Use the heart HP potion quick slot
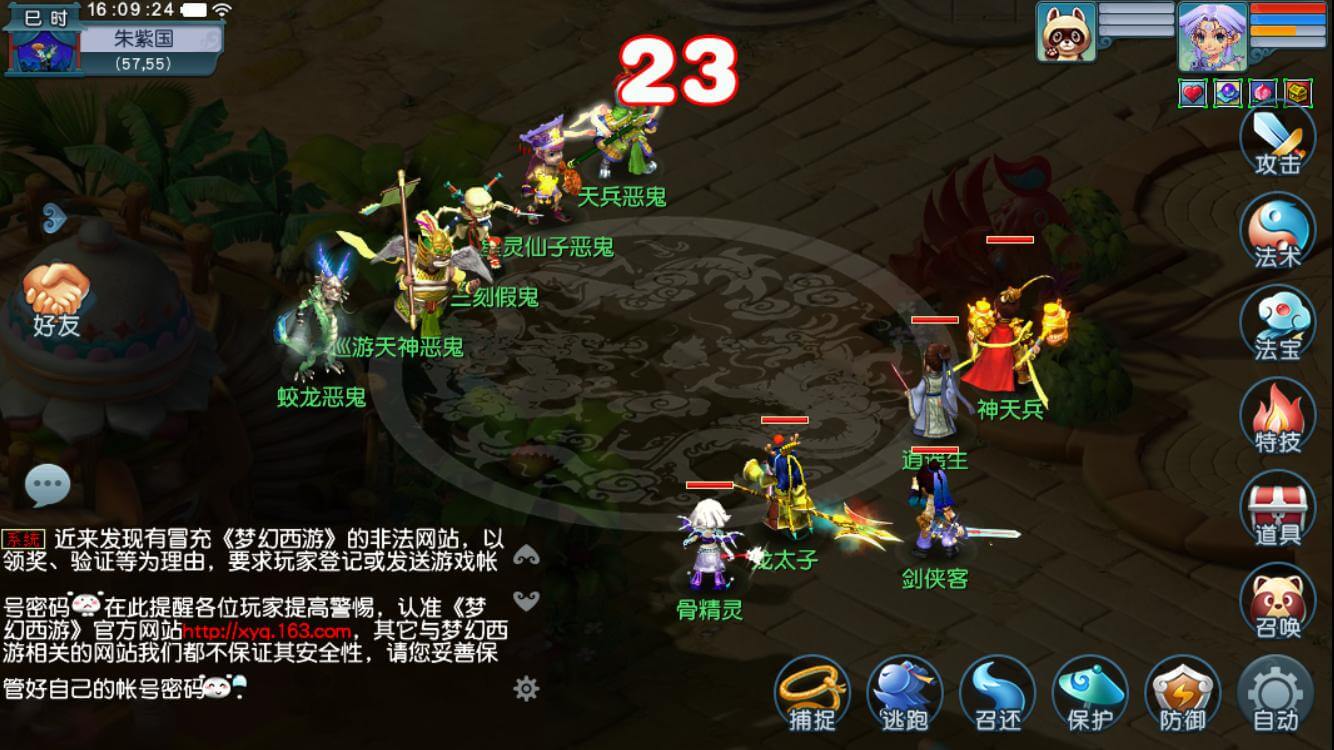Viewport: 1334px width, 750px height. tap(1193, 92)
